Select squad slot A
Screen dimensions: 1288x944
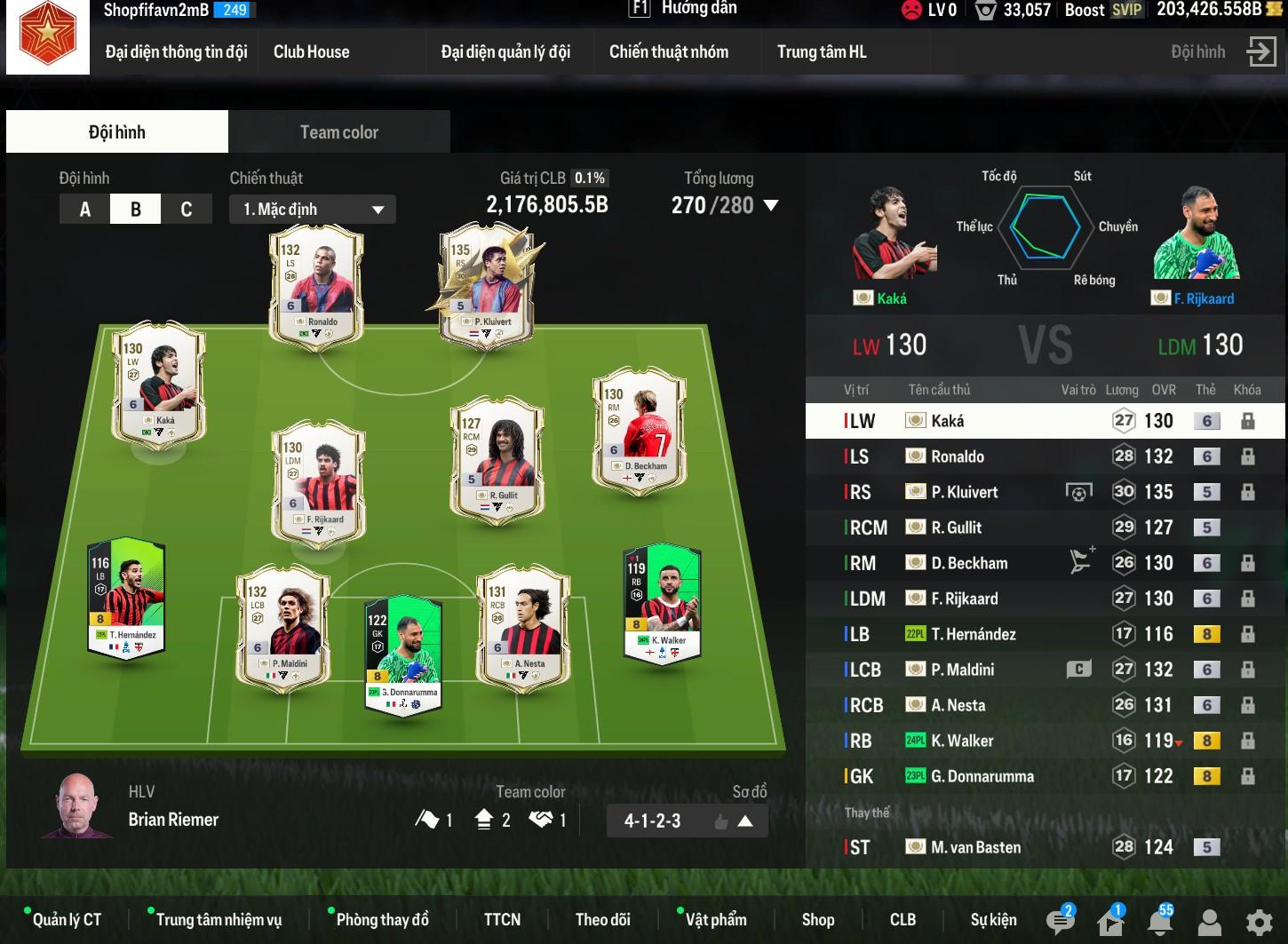click(85, 210)
